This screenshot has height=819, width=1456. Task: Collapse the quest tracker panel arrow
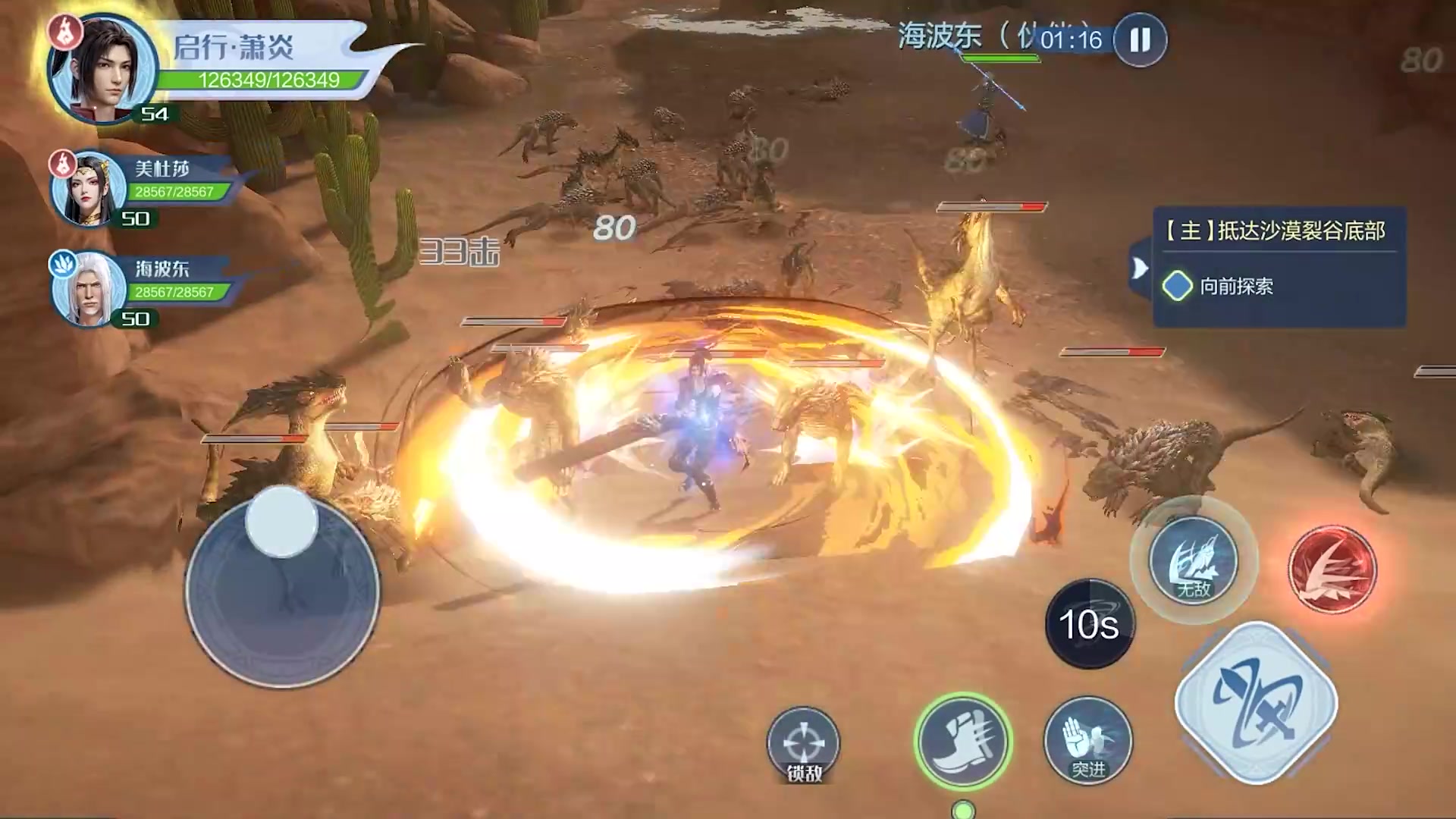(x=1140, y=268)
